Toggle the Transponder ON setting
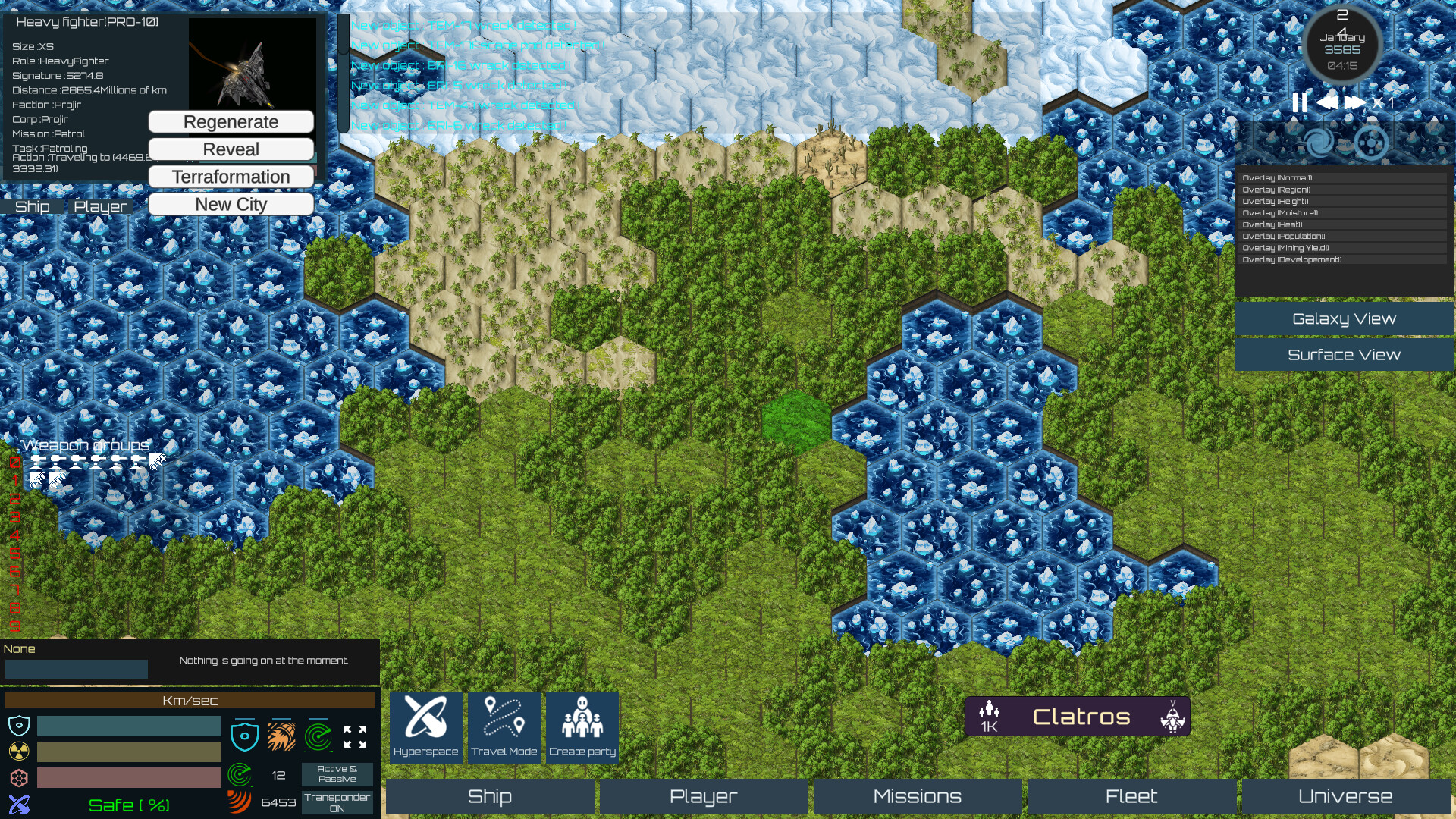The height and width of the screenshot is (819, 1456). [x=337, y=801]
